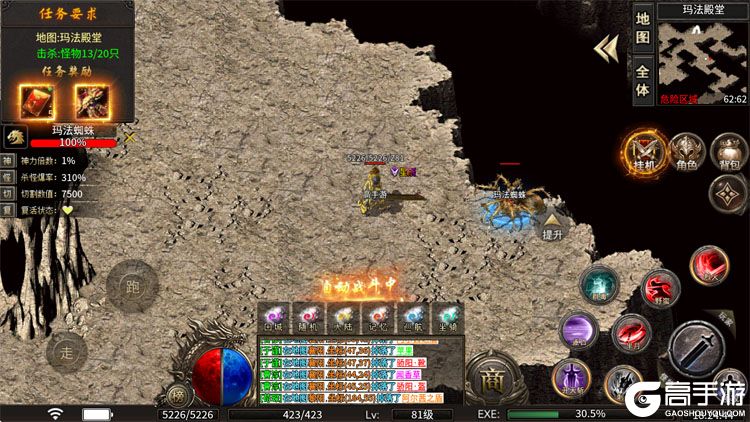Viewport: 750px width, 422px height.
Task: Tap the 跑 run button
Action: (133, 286)
